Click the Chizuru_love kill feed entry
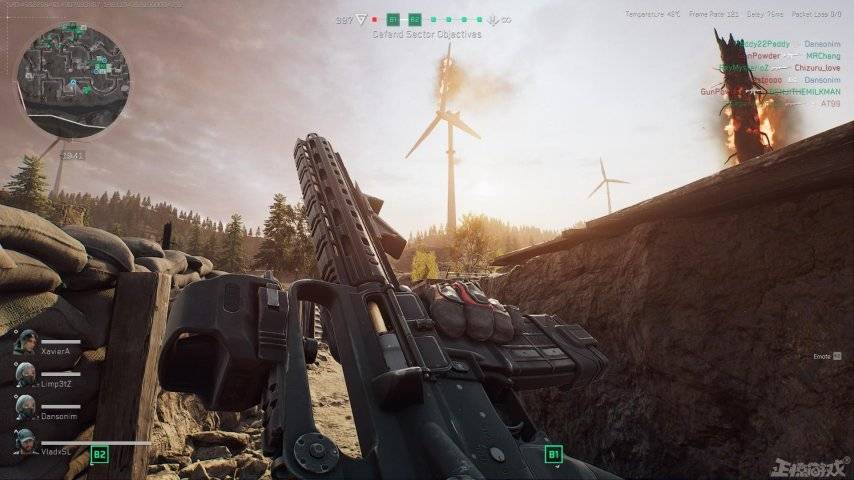The height and width of the screenshot is (480, 854). pyautogui.click(x=817, y=68)
